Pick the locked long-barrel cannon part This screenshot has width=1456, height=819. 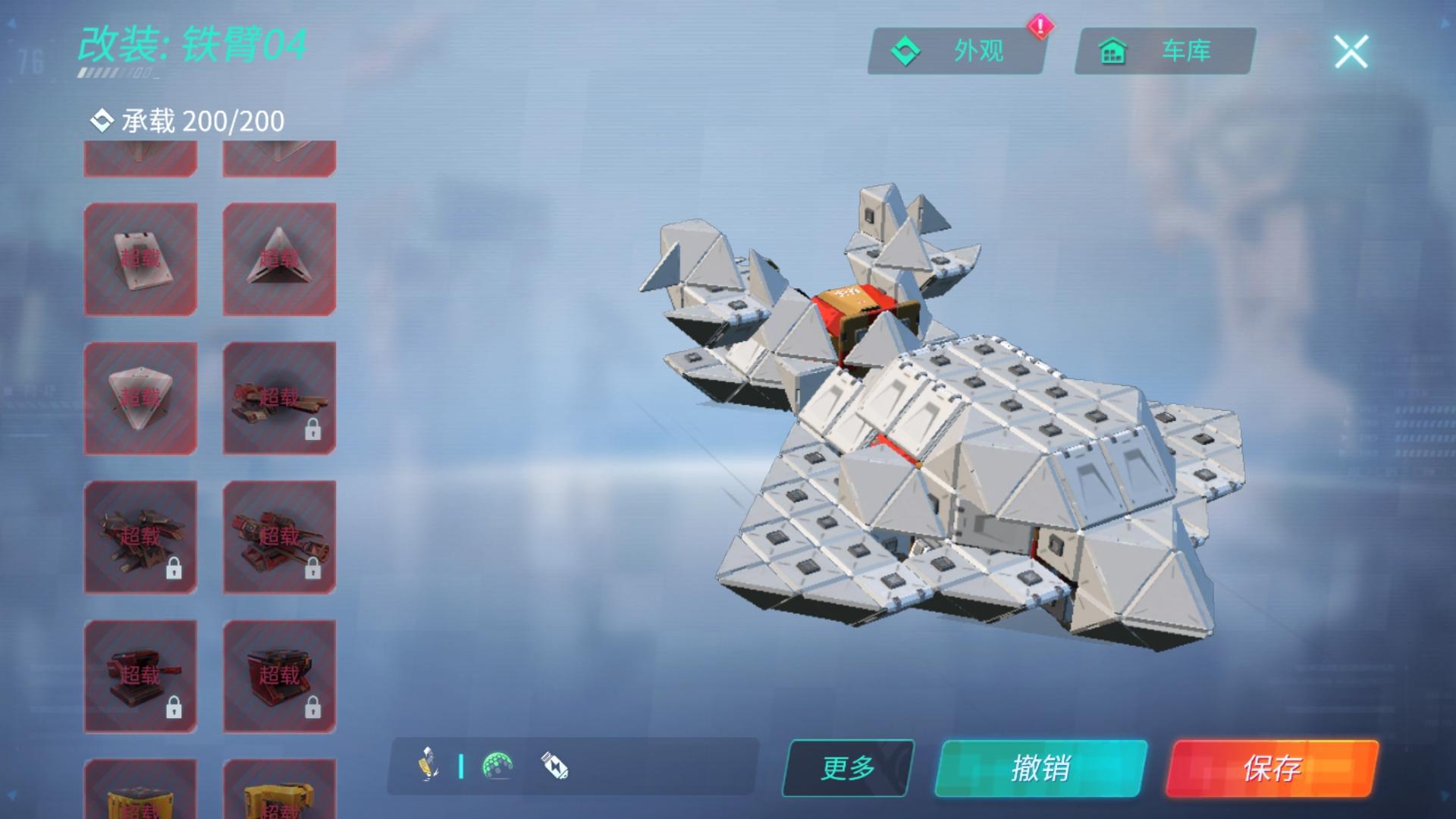coord(279,398)
